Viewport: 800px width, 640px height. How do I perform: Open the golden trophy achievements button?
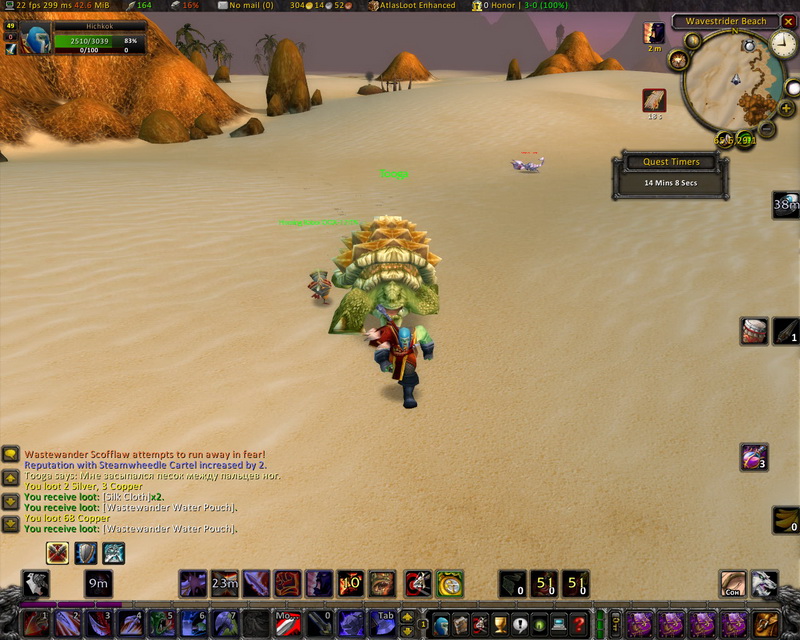[x=500, y=625]
